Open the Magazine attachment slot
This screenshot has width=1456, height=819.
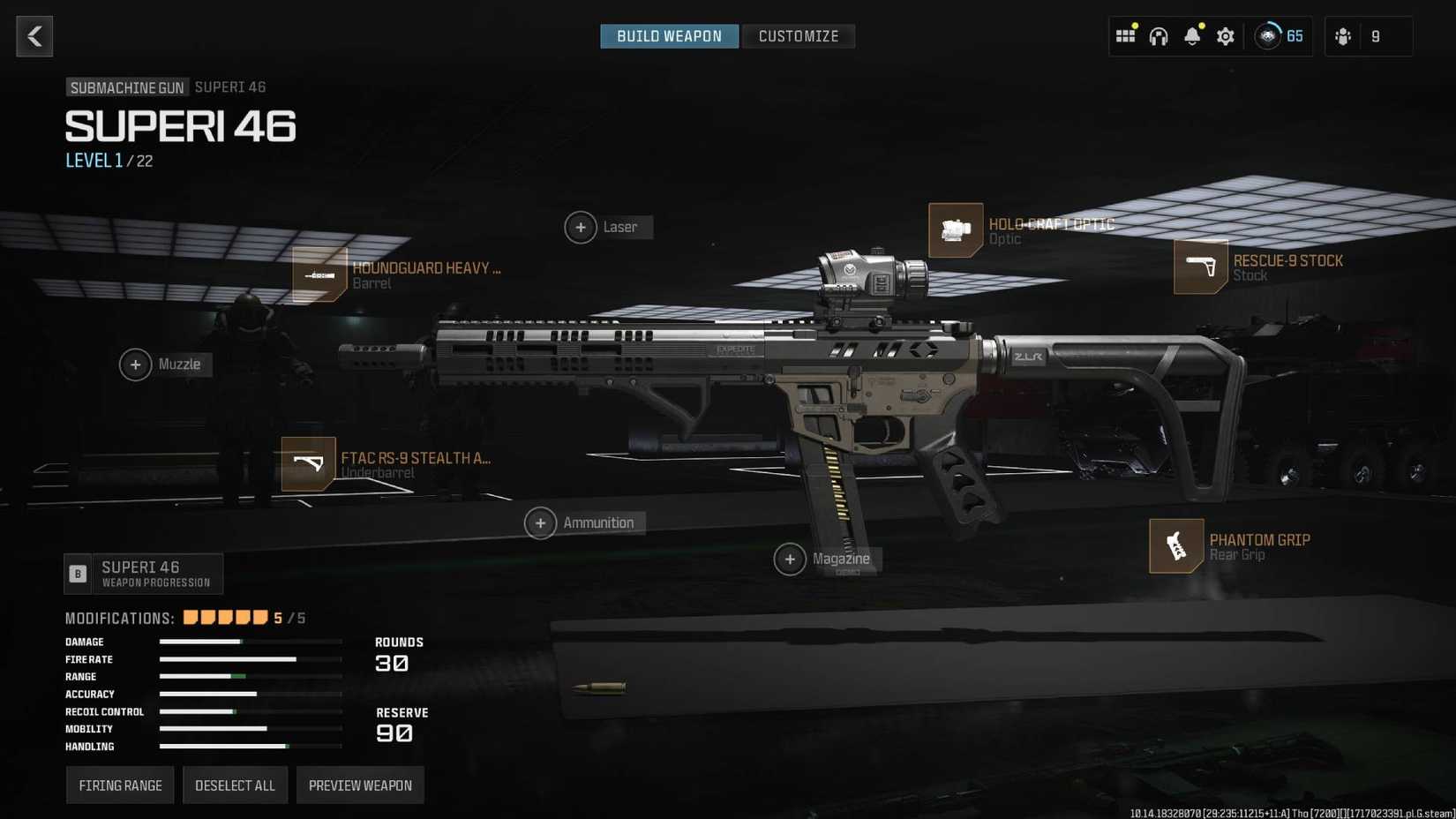791,560
